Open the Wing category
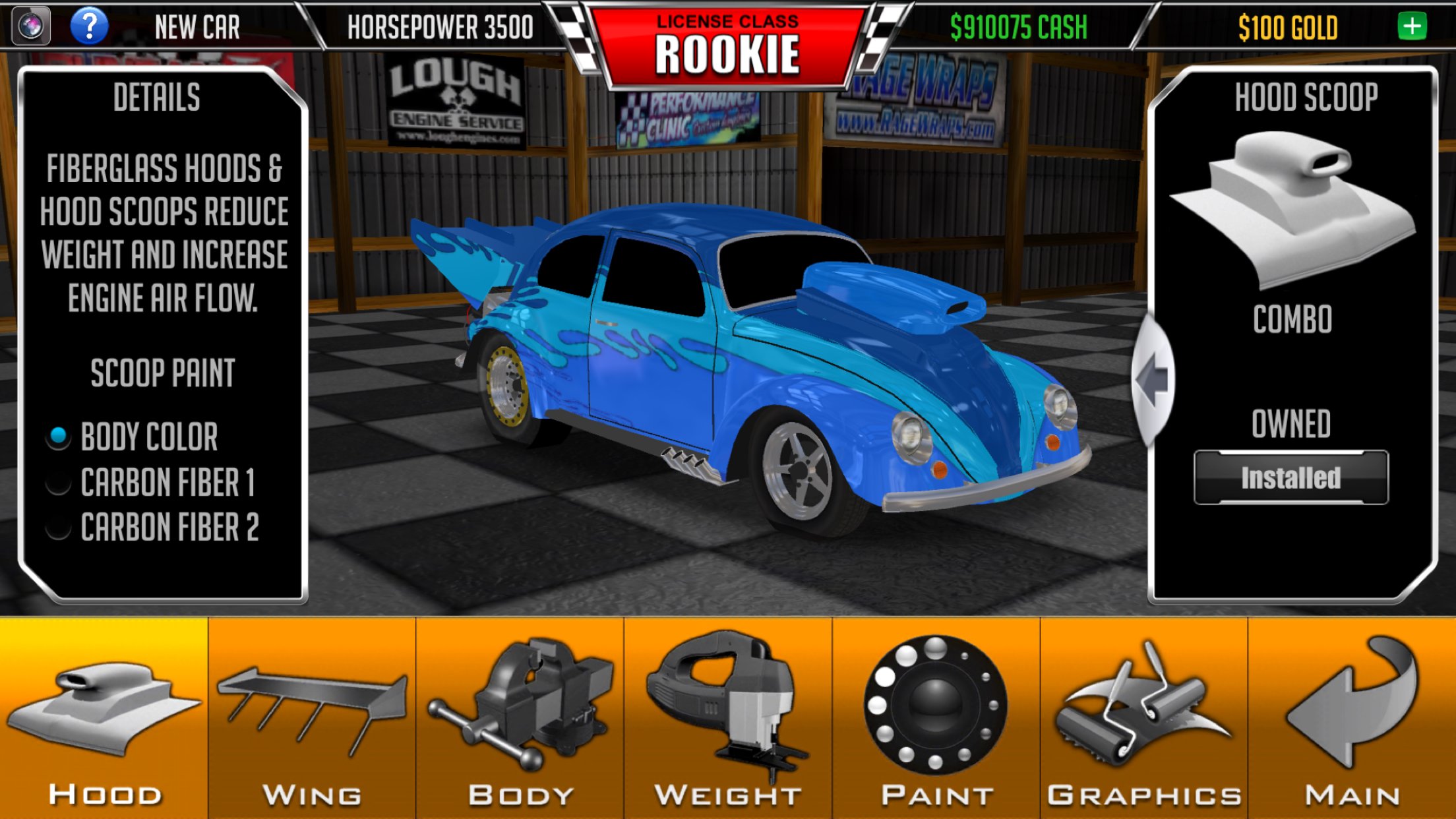Image resolution: width=1456 pixels, height=819 pixels. tap(312, 719)
